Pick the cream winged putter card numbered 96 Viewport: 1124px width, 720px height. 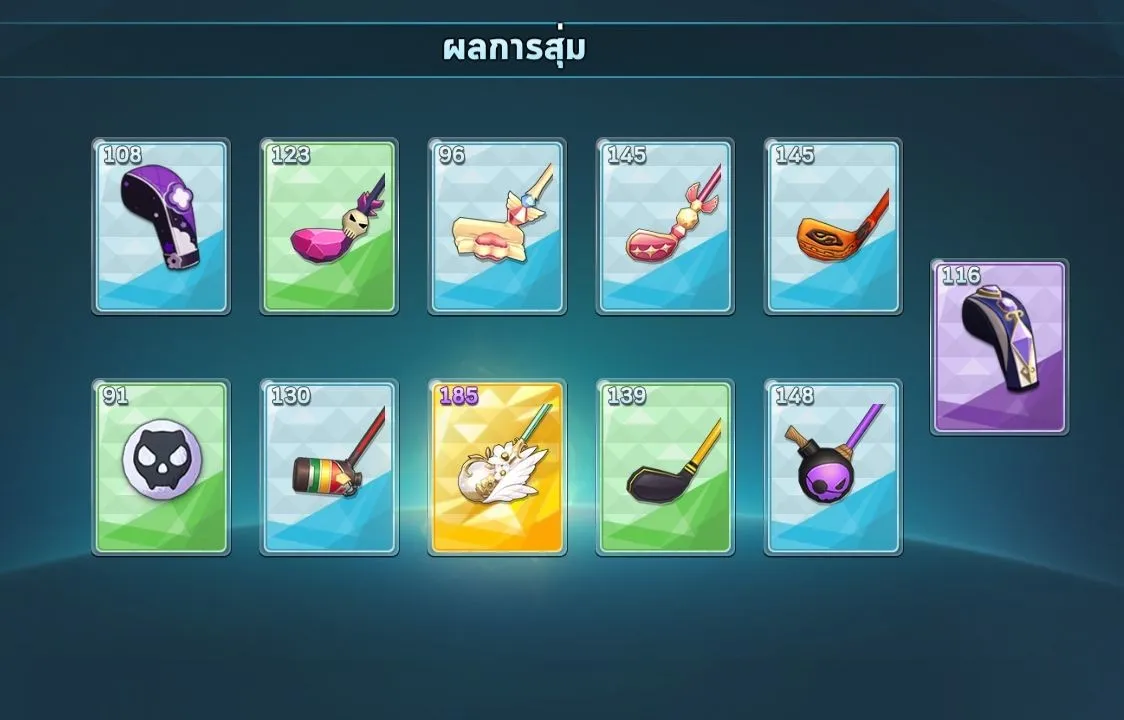497,227
